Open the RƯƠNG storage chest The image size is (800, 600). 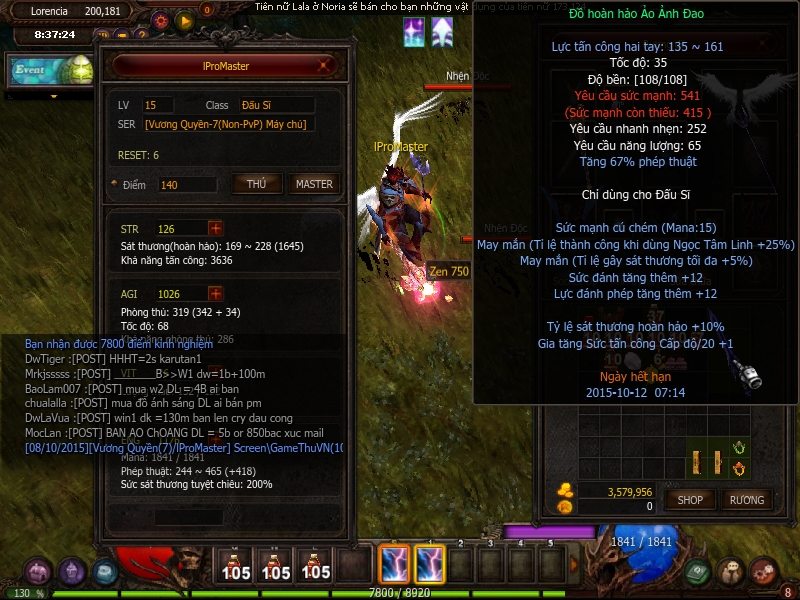[746, 499]
